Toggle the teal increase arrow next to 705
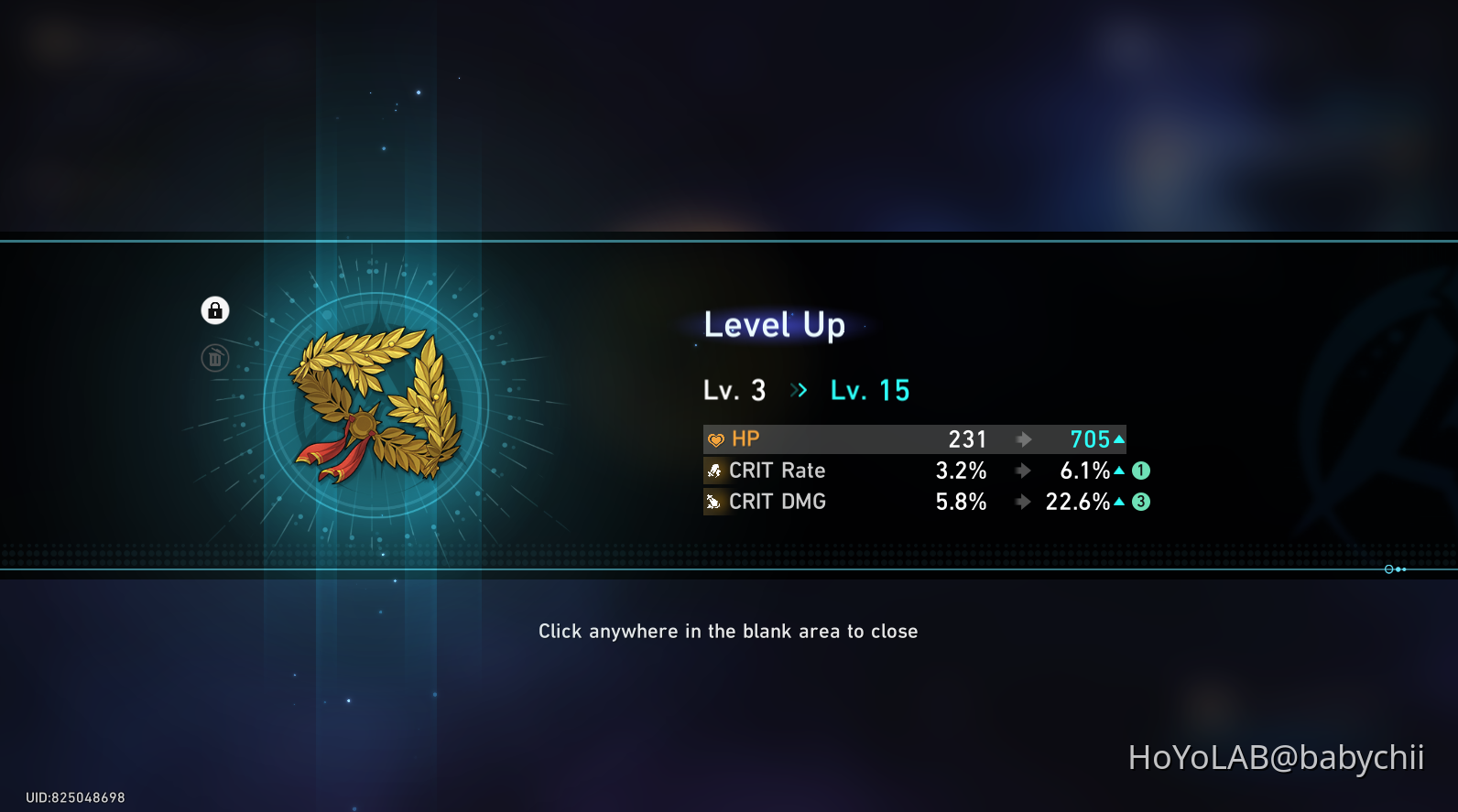This screenshot has width=1458, height=812. (x=1119, y=438)
